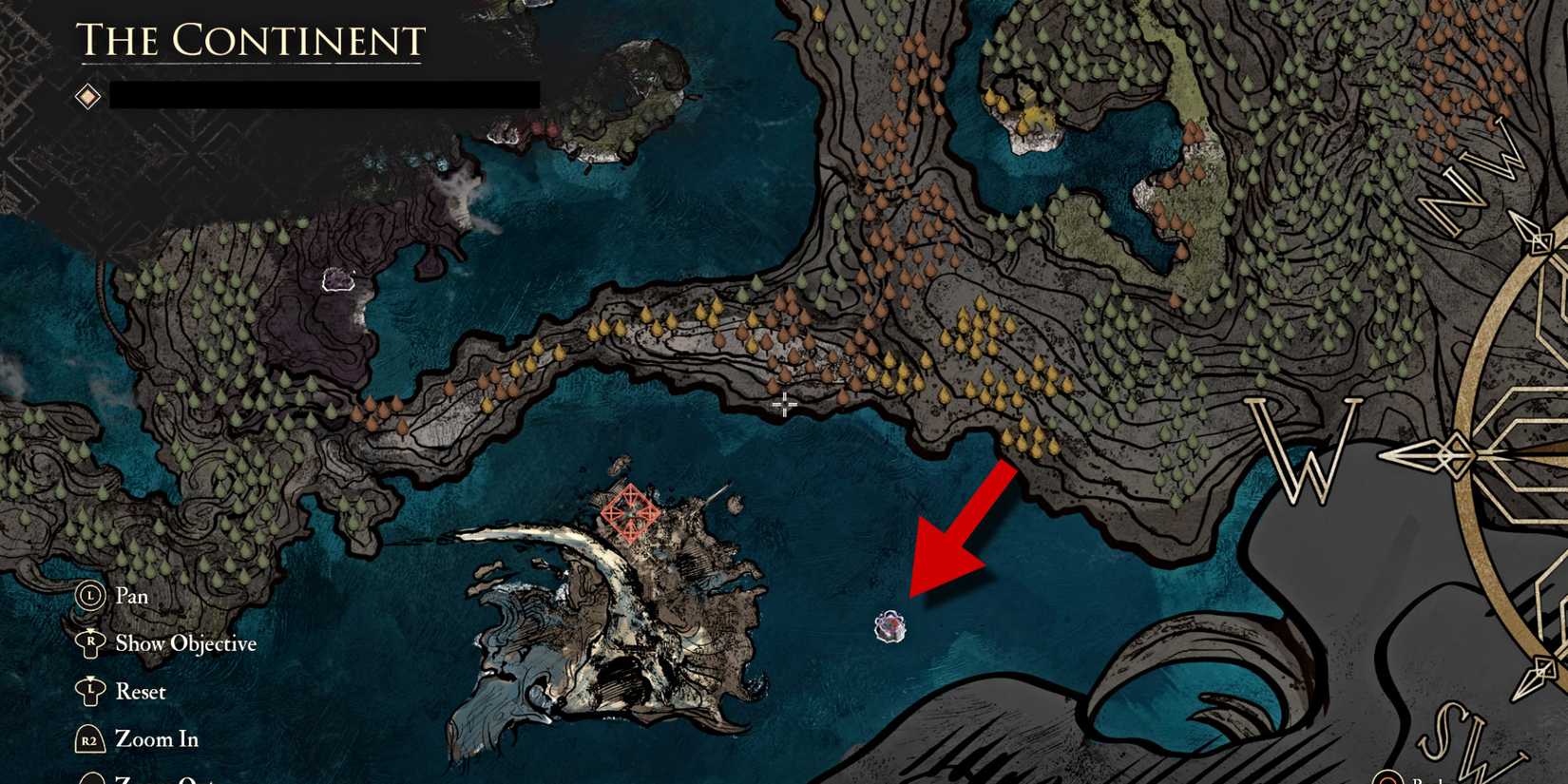Click the Reset legend text
Viewport: 1568px width, 784px height.
pyautogui.click(x=141, y=692)
